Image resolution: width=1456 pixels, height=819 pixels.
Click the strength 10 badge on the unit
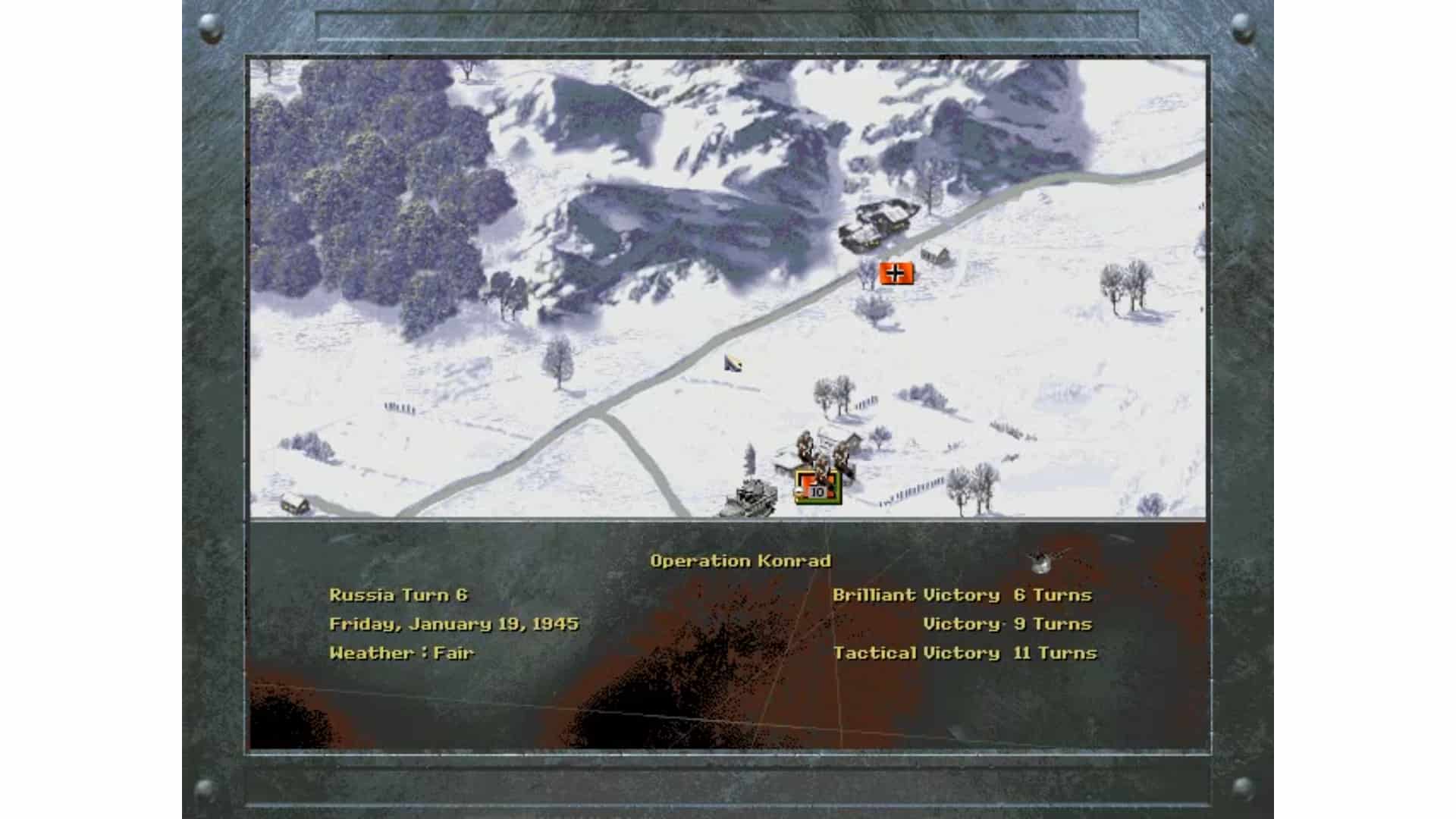coord(817,493)
